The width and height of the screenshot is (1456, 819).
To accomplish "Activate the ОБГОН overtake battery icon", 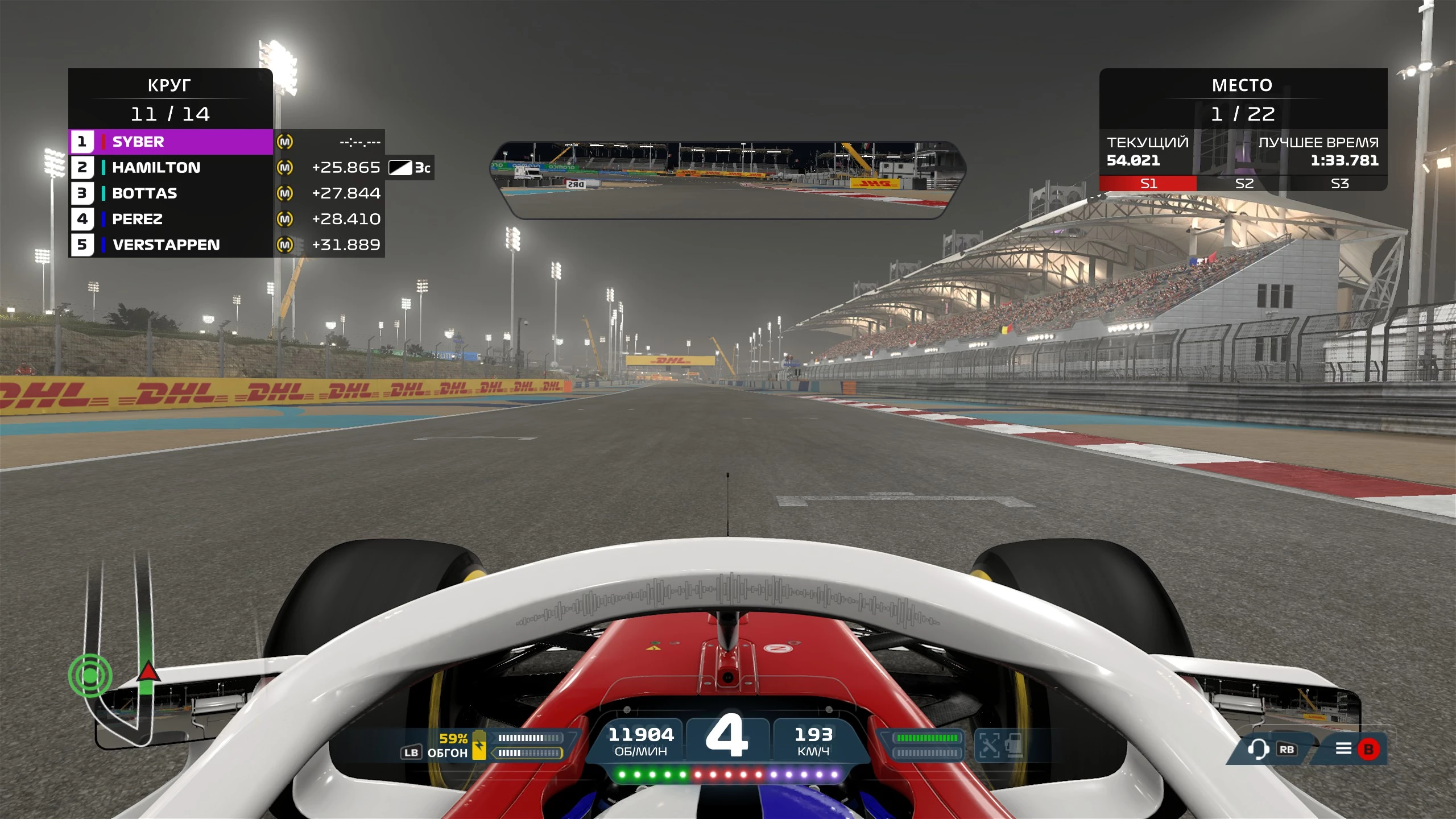I will (x=479, y=745).
